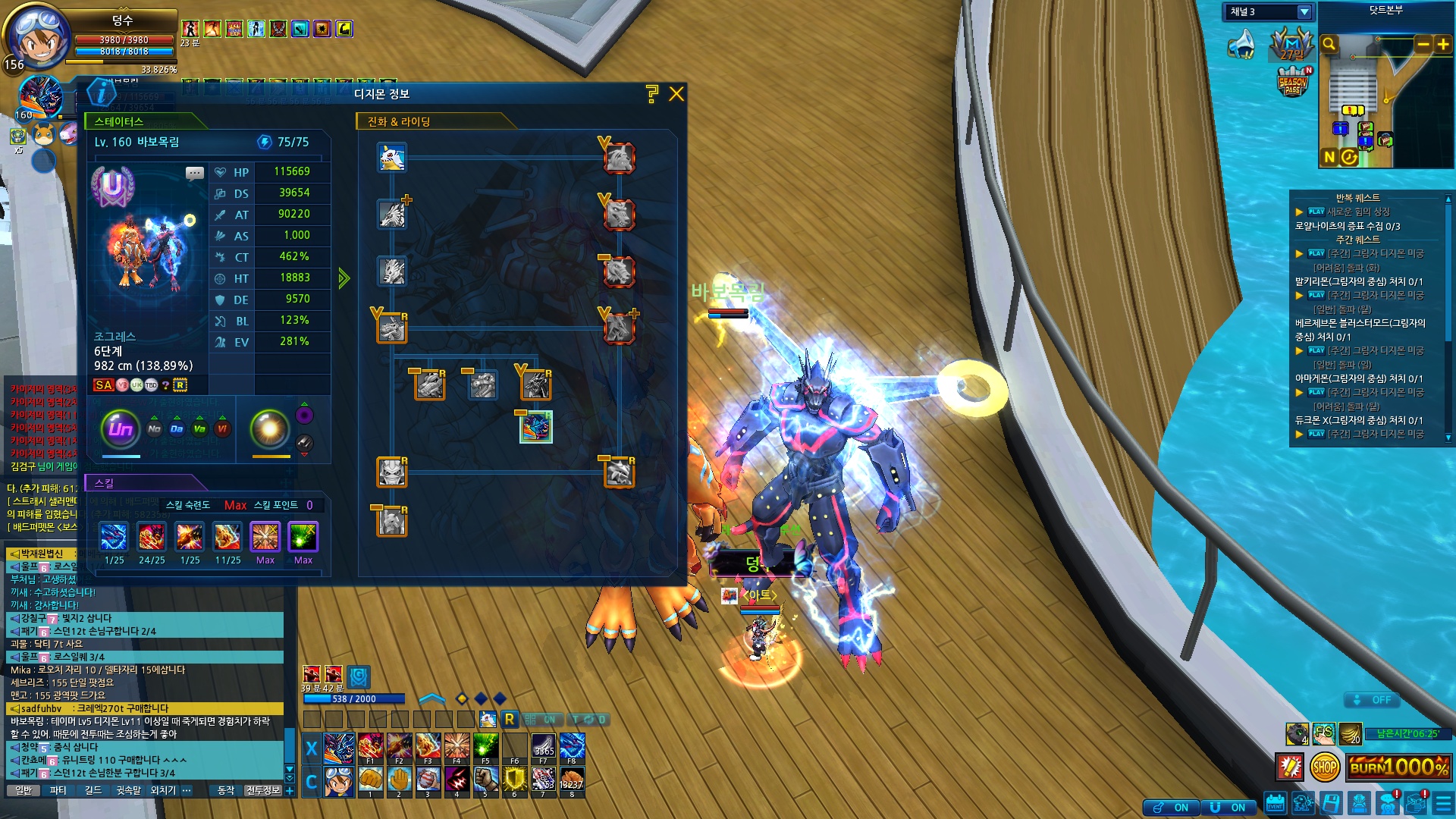1456x819 pixels.
Task: Zoom in the minimap with plus button
Action: tap(1442, 45)
